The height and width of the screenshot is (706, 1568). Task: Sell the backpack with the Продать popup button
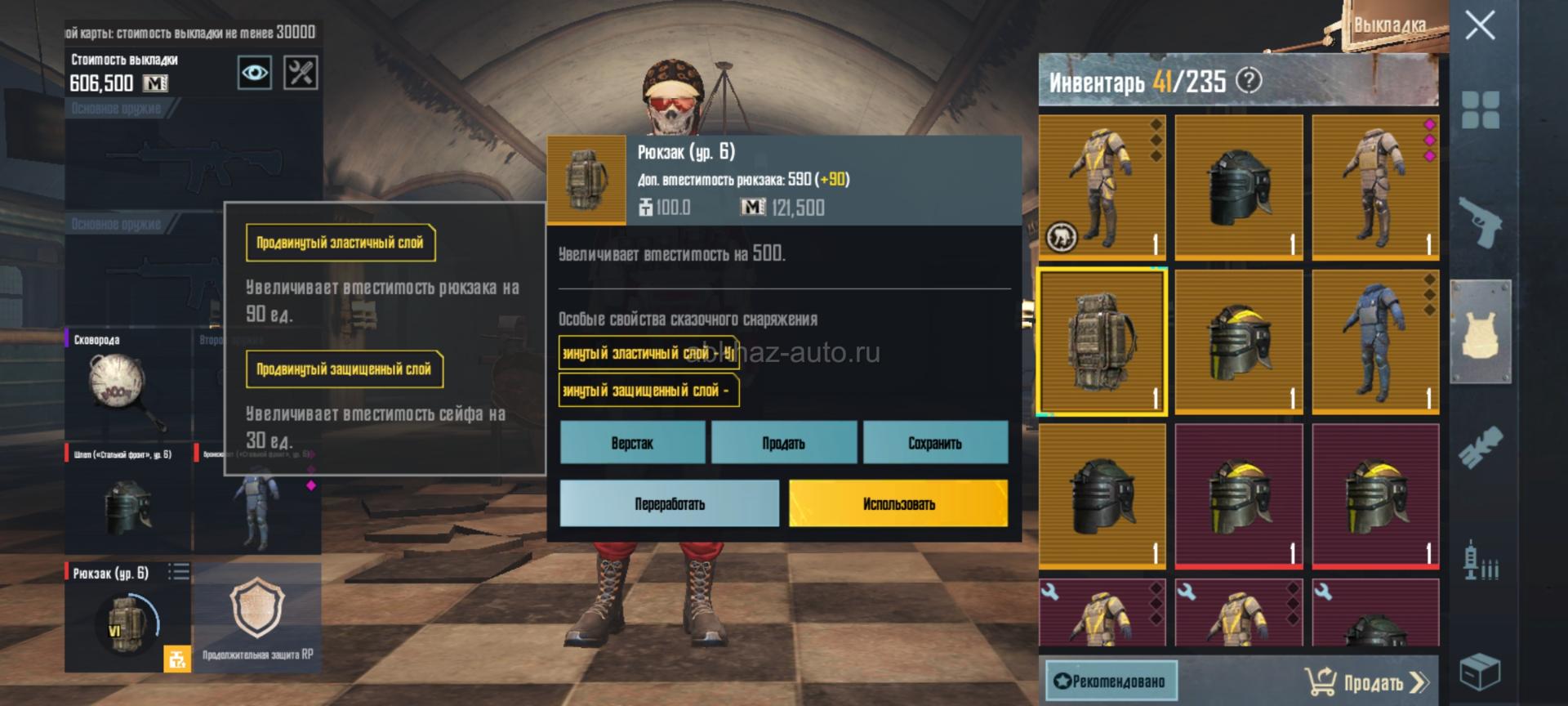[x=783, y=443]
